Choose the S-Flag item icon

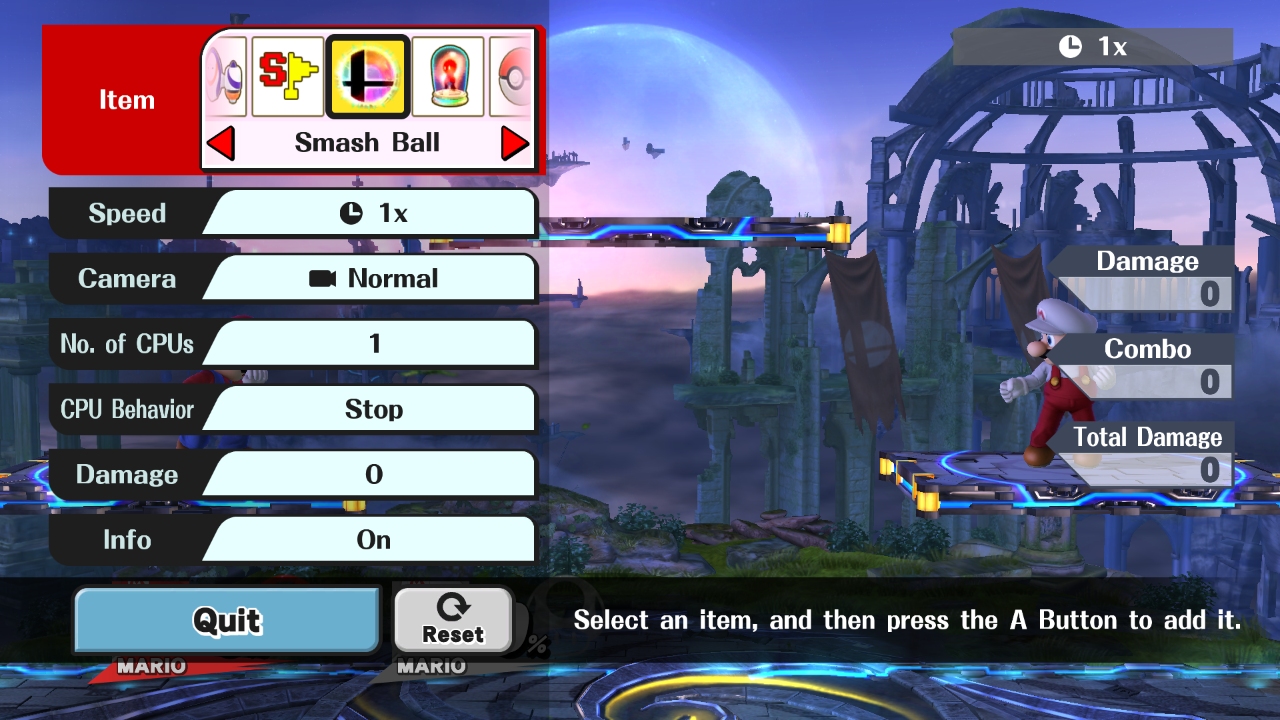click(x=288, y=77)
